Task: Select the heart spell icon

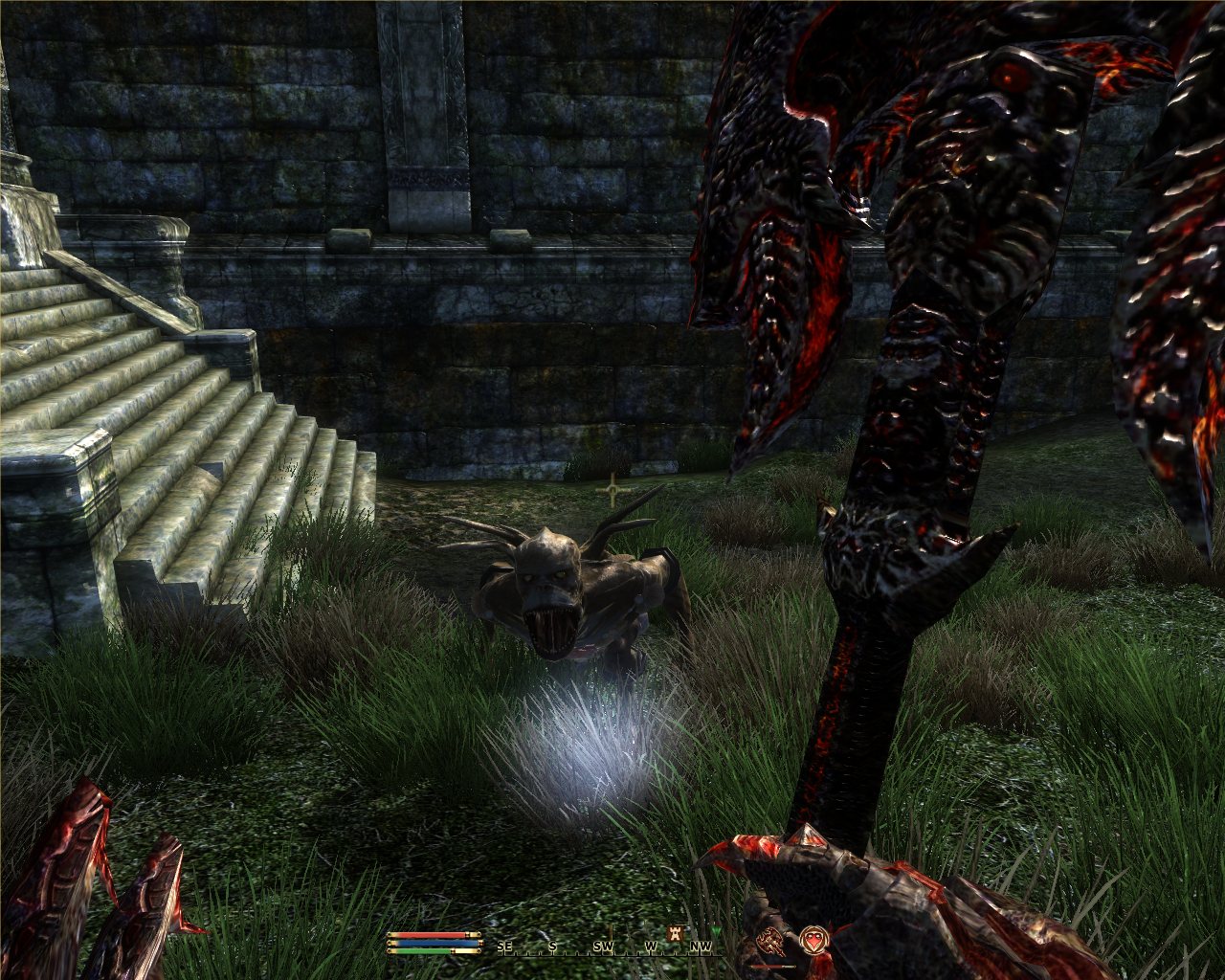Action: point(813,940)
